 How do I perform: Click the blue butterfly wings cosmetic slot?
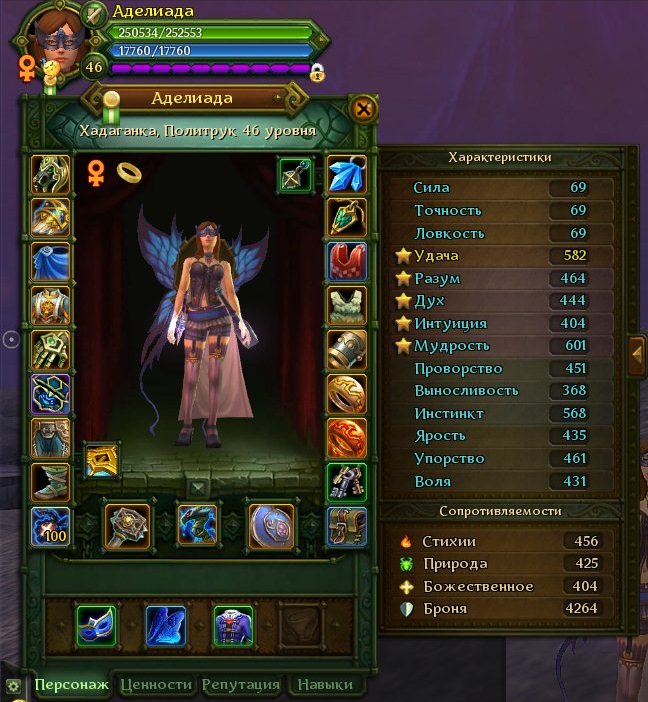(165, 625)
